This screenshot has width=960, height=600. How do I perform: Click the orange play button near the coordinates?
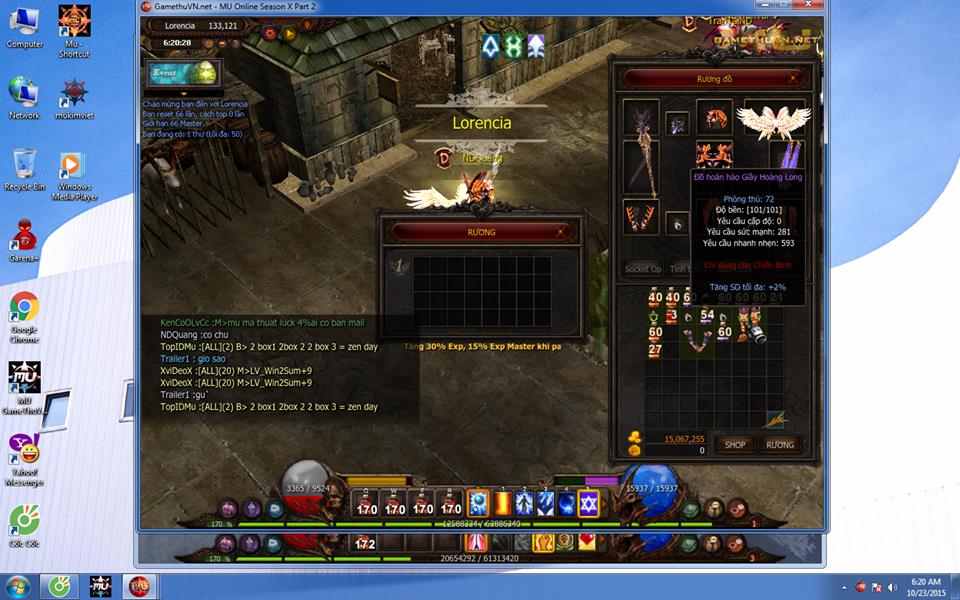tap(289, 33)
